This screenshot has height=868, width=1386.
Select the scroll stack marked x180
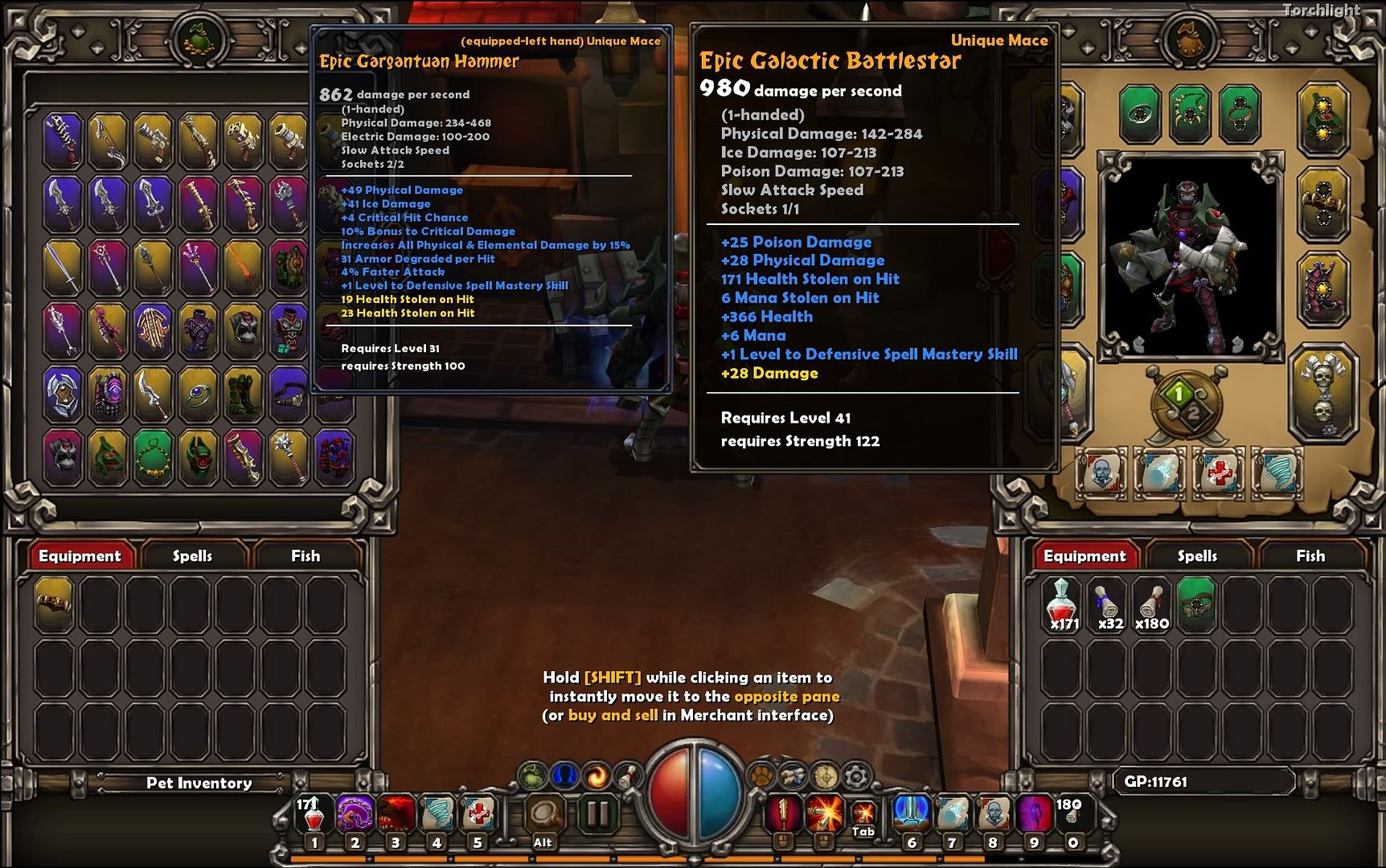[1153, 604]
